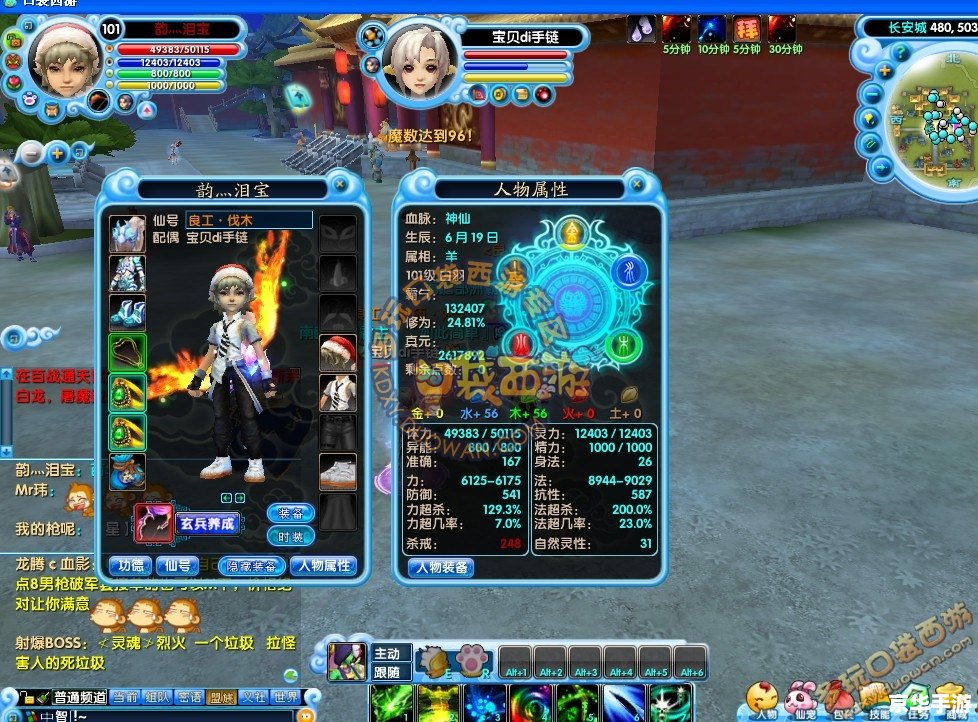Click the 装备 button
This screenshot has width=978, height=722.
coord(291,513)
